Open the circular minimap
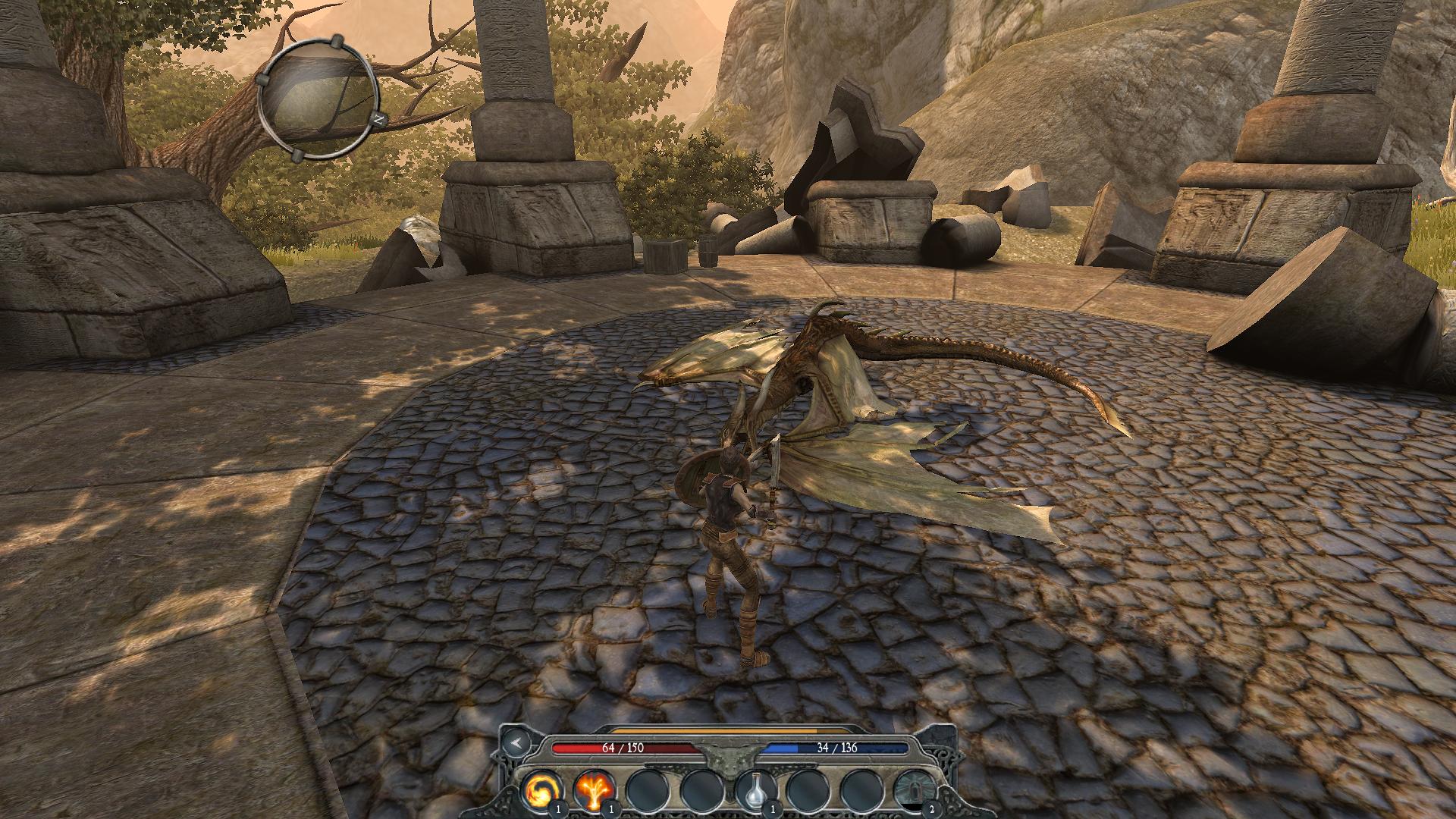This screenshot has width=1456, height=819. [x=318, y=96]
